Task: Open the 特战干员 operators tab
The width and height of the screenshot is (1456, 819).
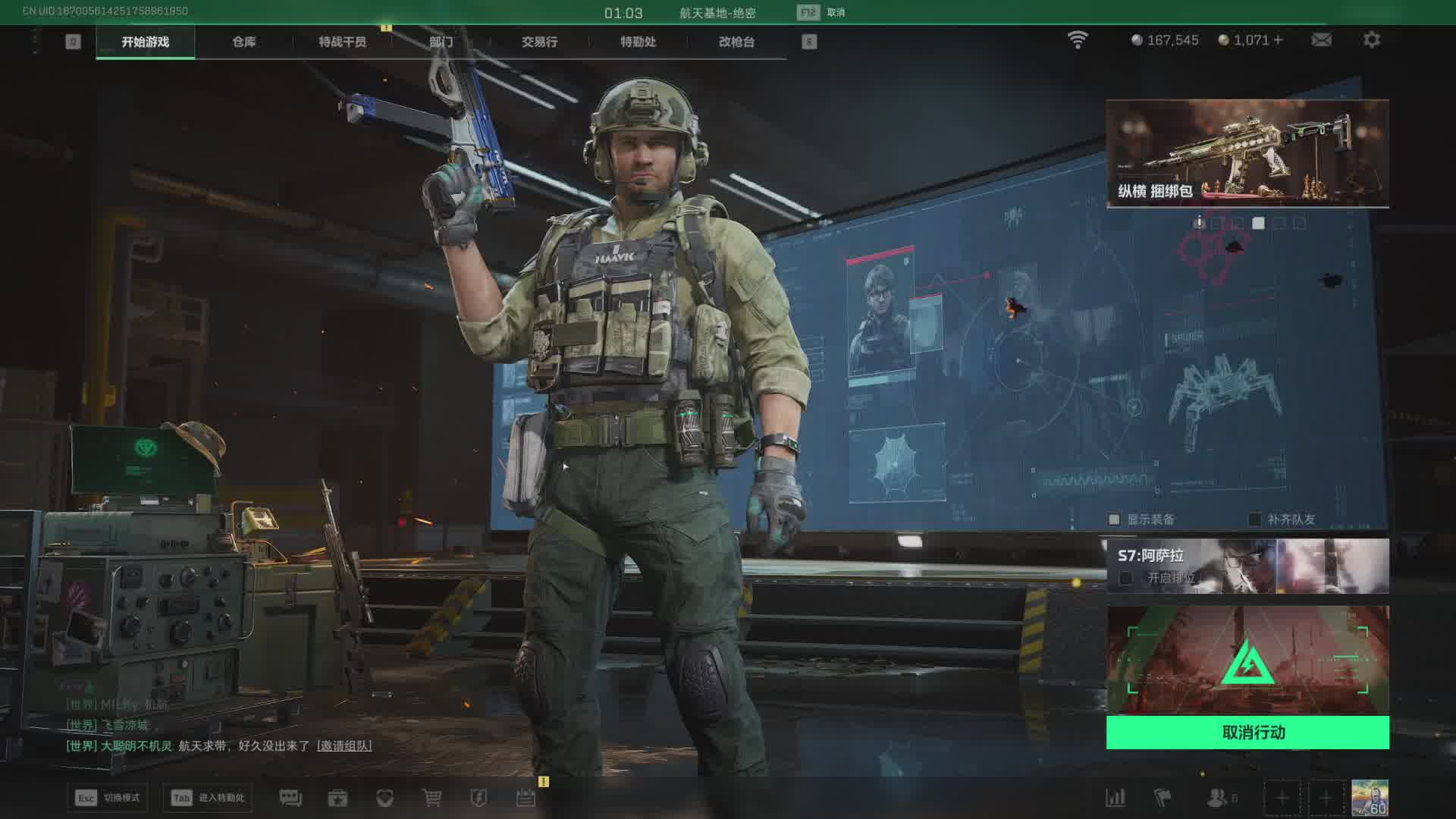Action: (342, 42)
